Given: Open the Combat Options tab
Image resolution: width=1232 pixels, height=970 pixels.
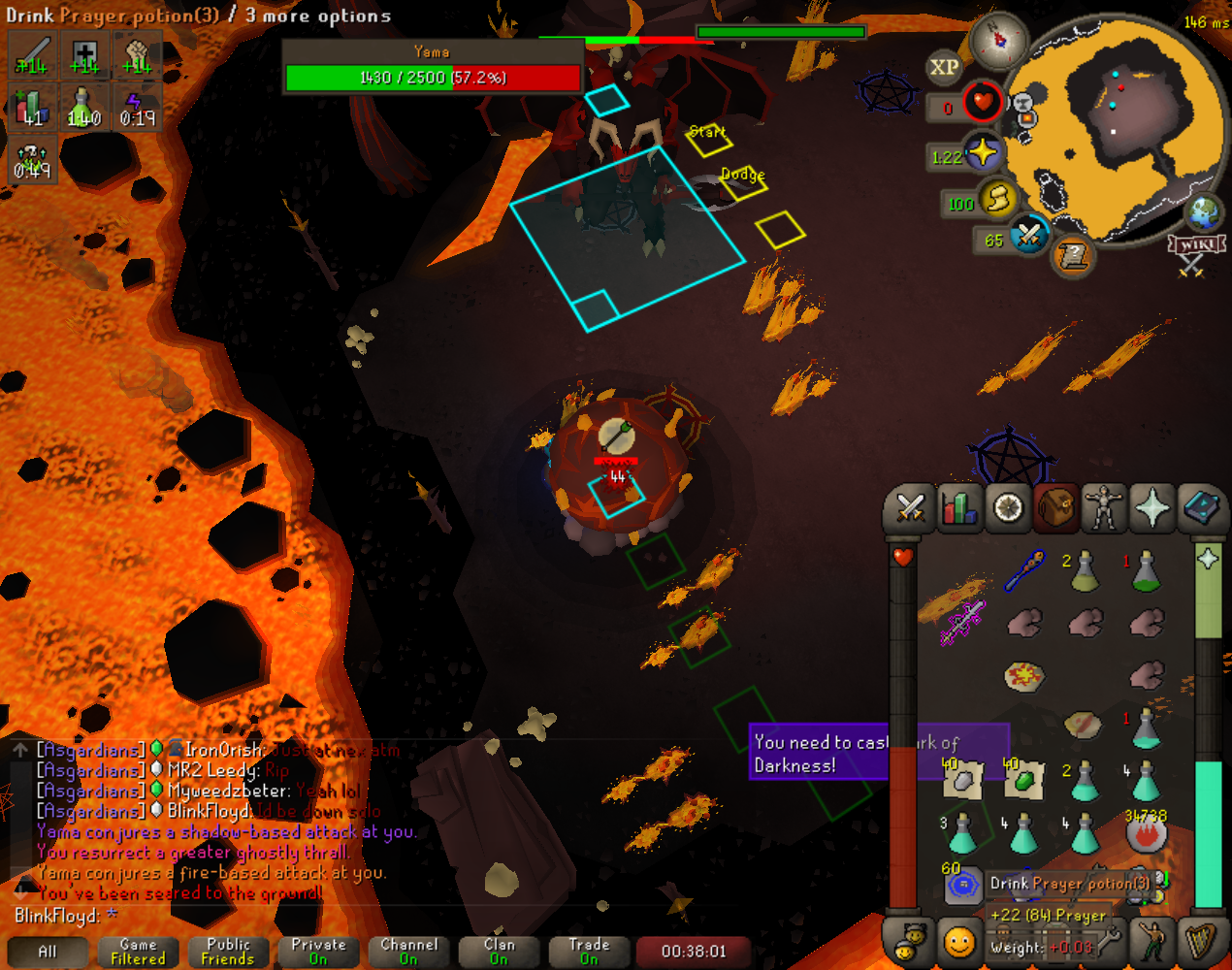Looking at the screenshot, I should click(910, 507).
